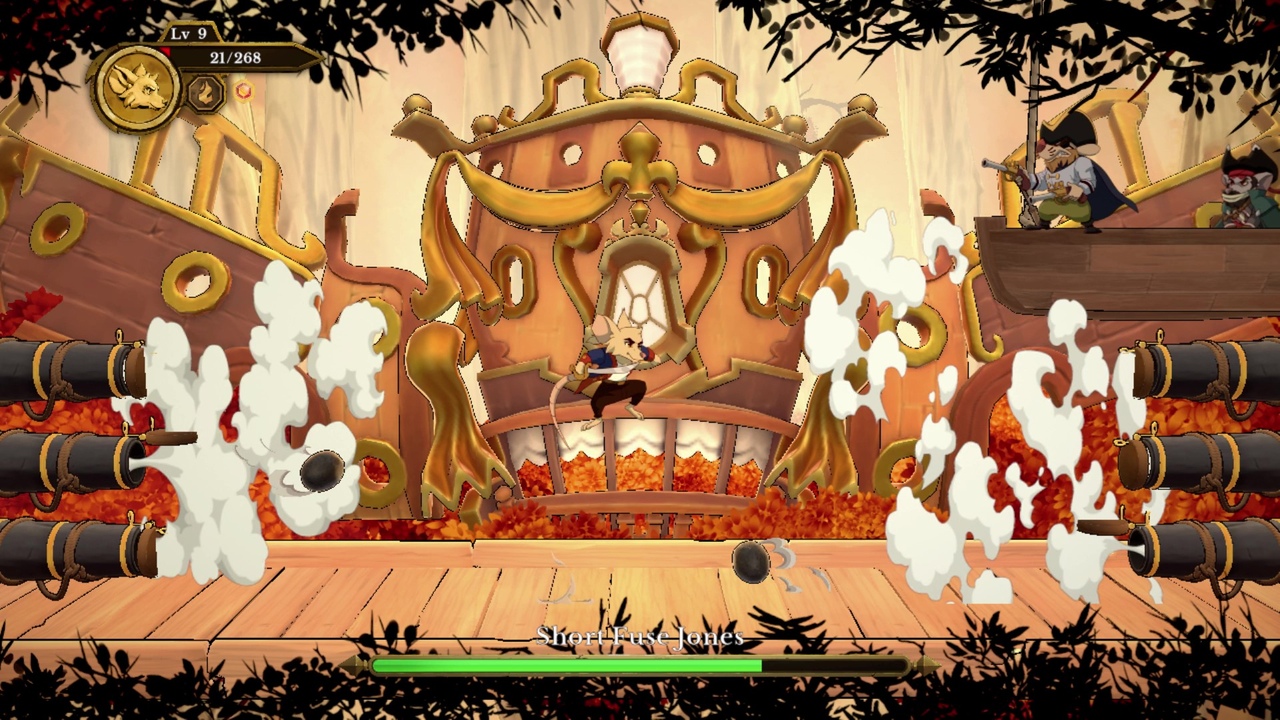The width and height of the screenshot is (1280, 720).
Task: Click the left arrow tip of the boss bar
Action: (353, 664)
